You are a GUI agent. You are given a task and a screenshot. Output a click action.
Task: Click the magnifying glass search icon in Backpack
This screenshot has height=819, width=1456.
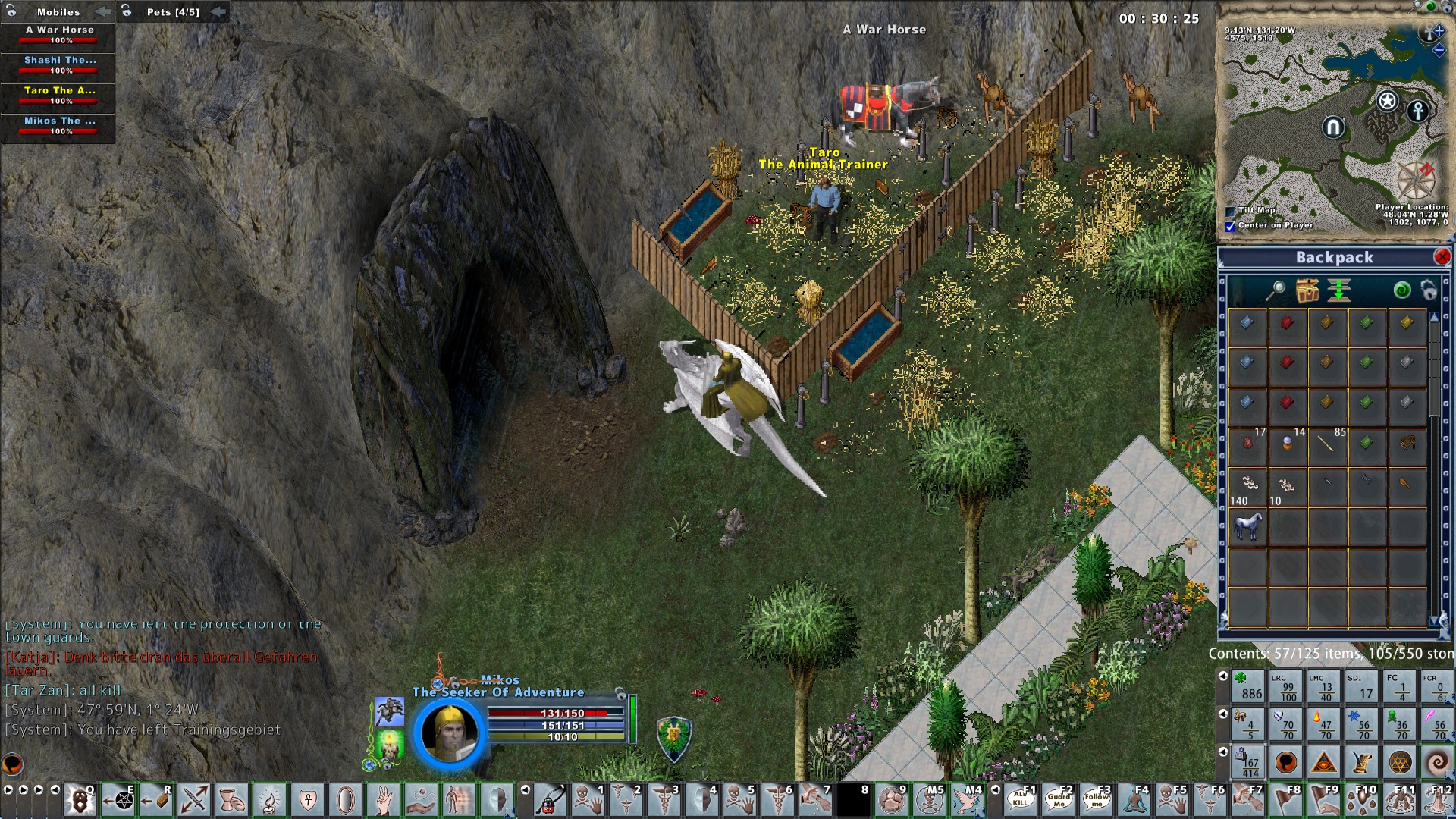coord(1277,290)
